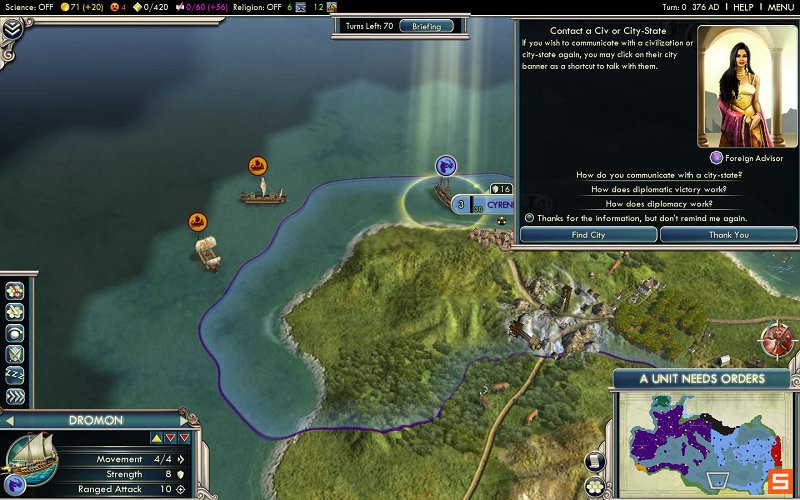800x500 pixels.
Task: Toggle the don't remind me again option
Action: (530, 217)
